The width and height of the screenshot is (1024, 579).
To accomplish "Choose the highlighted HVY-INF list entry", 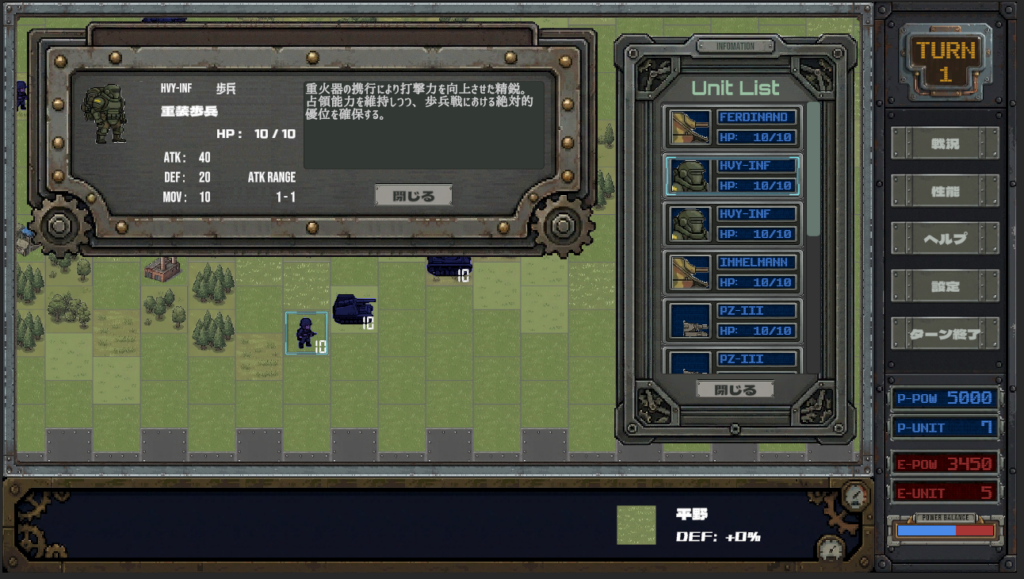I will pyautogui.click(x=733, y=175).
